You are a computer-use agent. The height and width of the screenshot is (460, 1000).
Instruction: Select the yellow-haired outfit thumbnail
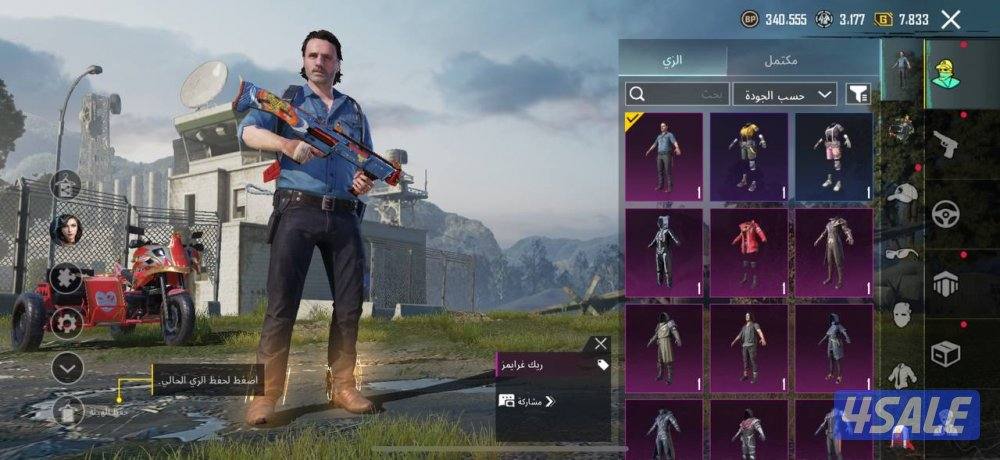pos(748,156)
